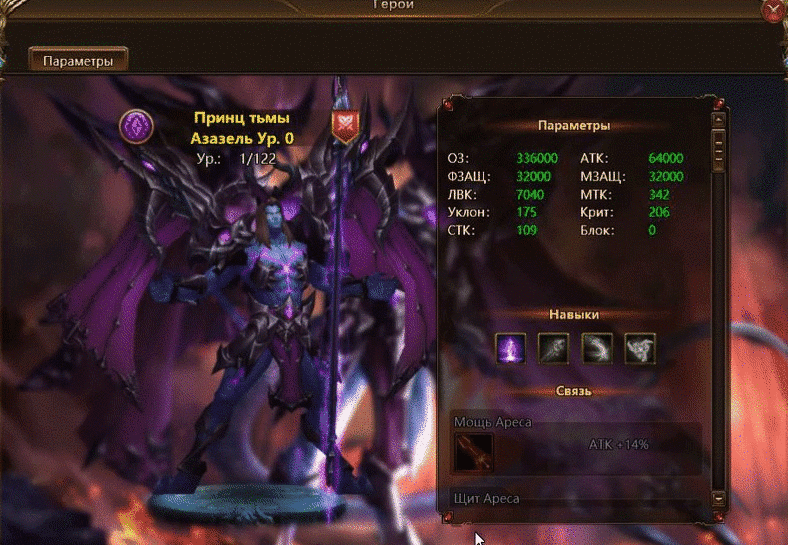Switch to the Параметры tab
This screenshot has width=788, height=545.
pos(78,60)
